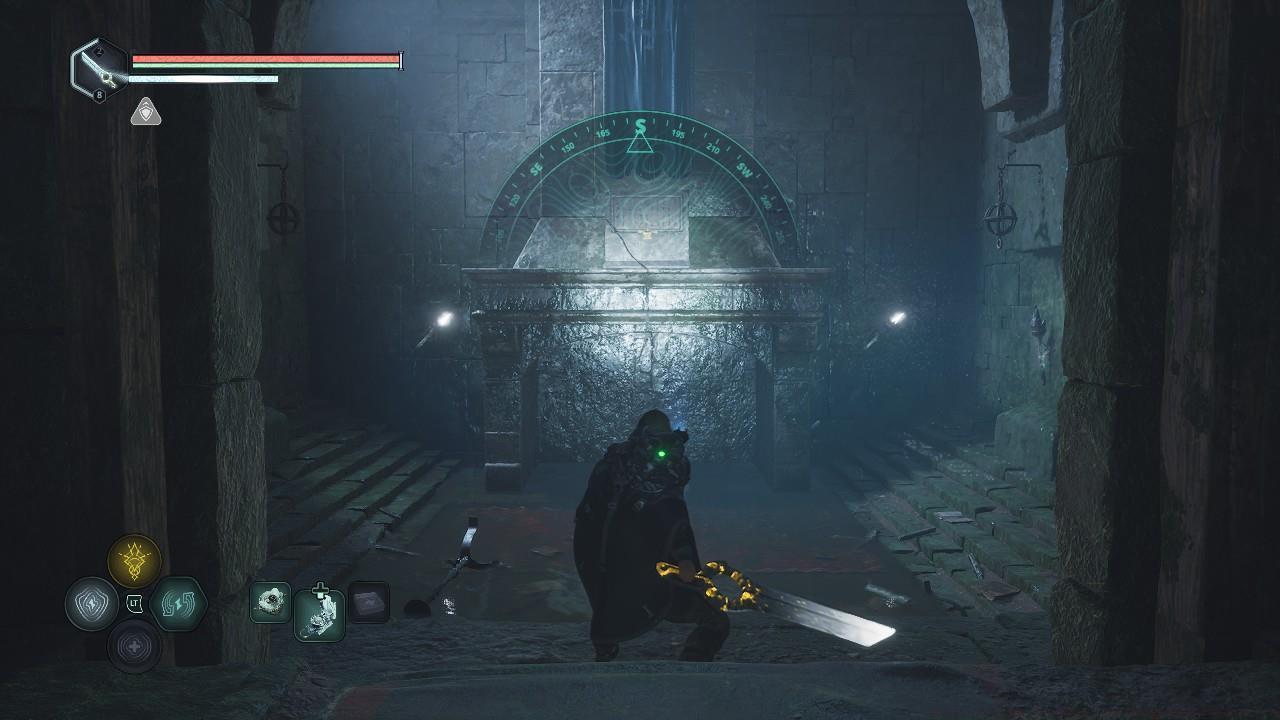Activate the teal feather energy ability icon
The image size is (1280, 720).
(177, 602)
